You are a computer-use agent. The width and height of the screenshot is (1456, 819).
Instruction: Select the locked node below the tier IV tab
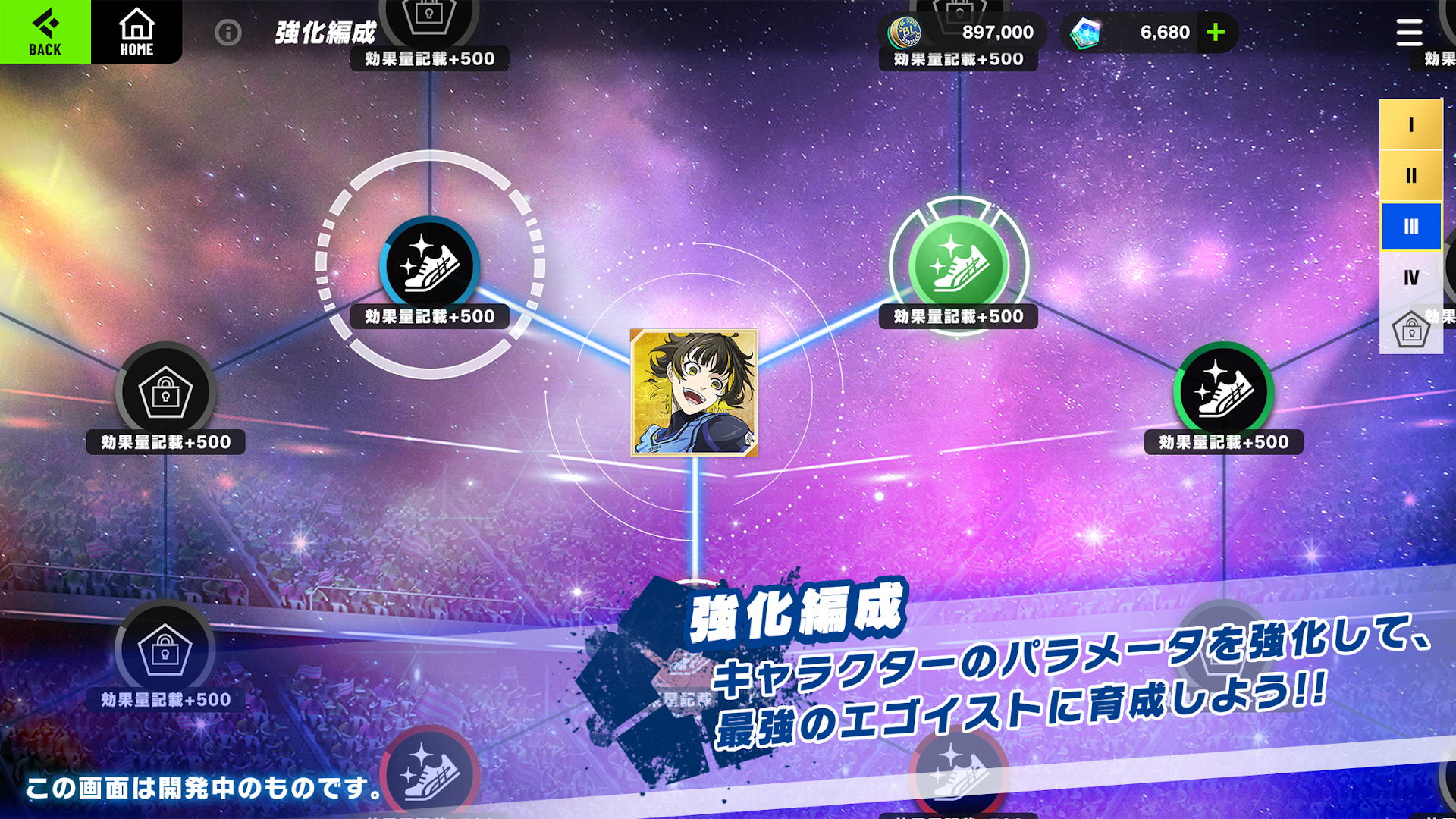click(1412, 328)
